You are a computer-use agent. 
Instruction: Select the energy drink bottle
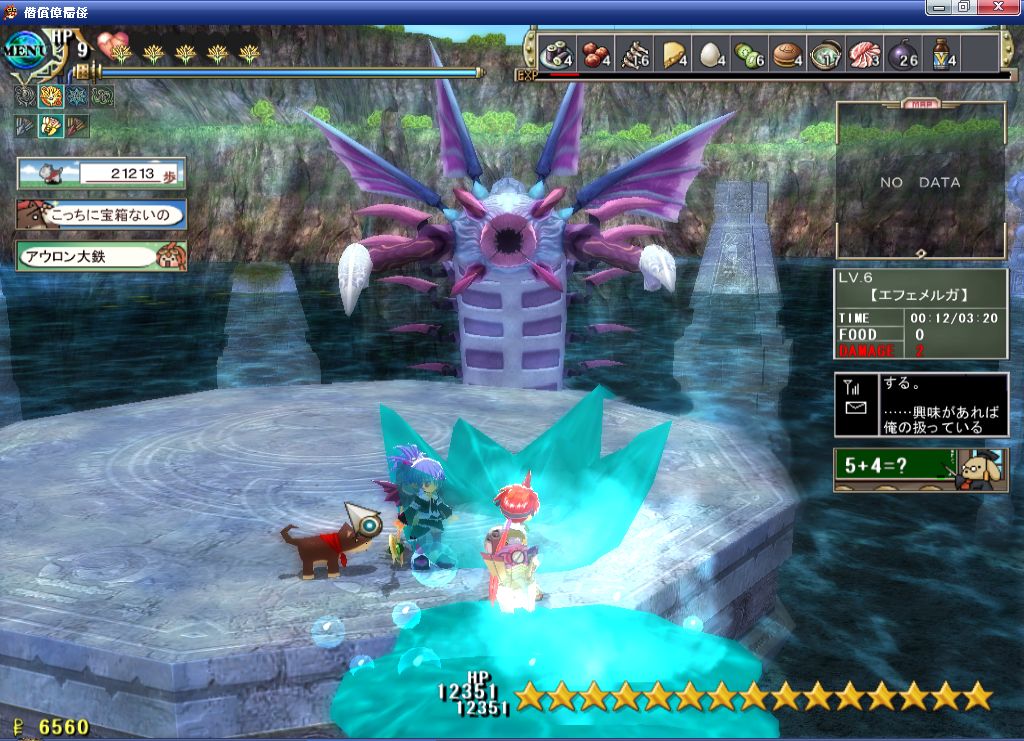[942, 54]
